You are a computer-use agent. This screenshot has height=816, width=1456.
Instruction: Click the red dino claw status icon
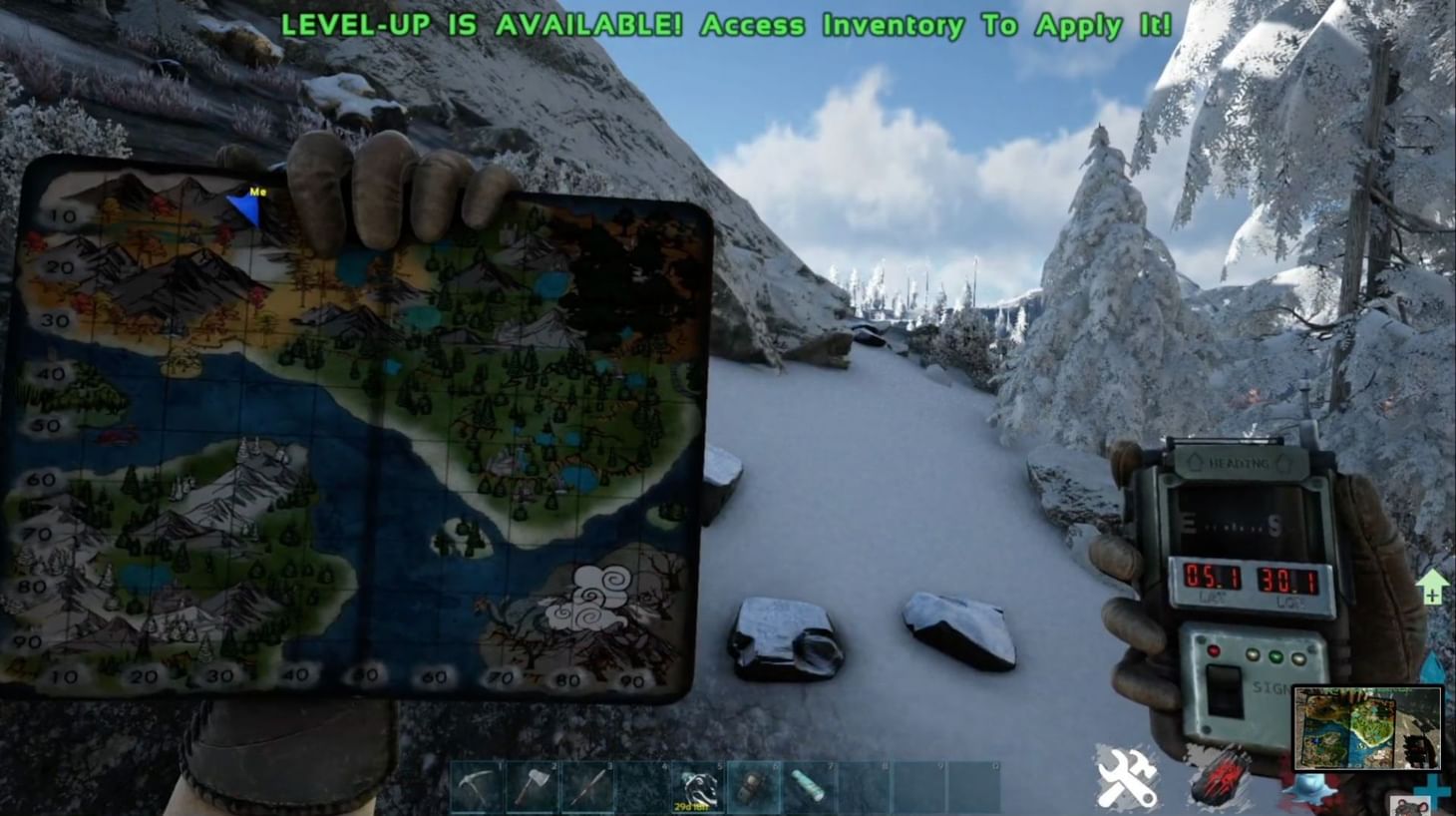(1222, 774)
